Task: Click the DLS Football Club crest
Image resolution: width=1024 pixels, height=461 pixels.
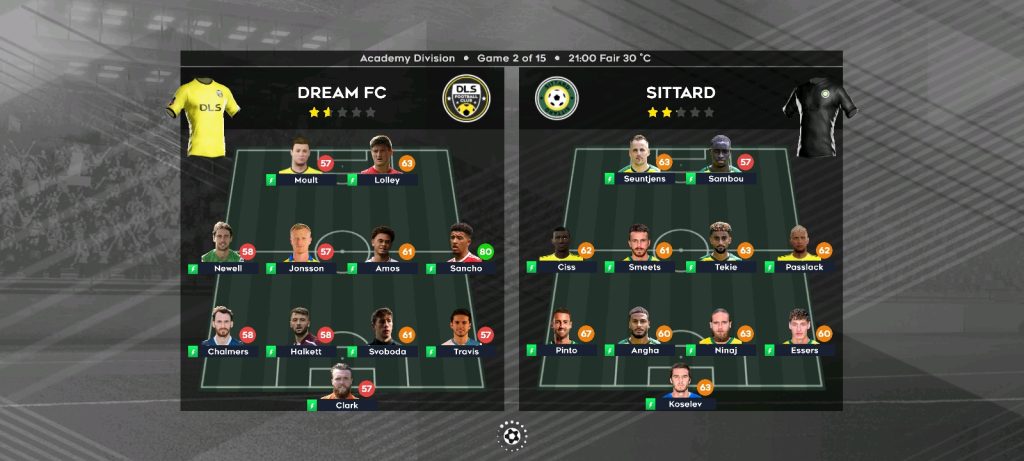Action: click(x=466, y=99)
